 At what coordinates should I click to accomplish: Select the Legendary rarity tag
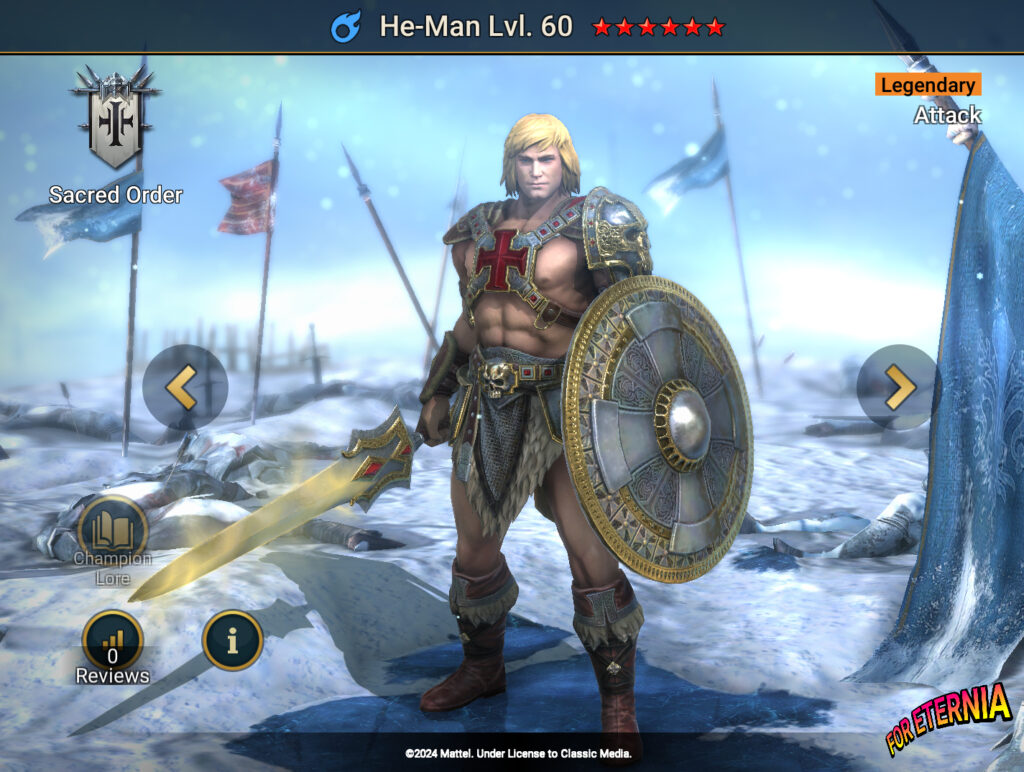click(x=927, y=85)
